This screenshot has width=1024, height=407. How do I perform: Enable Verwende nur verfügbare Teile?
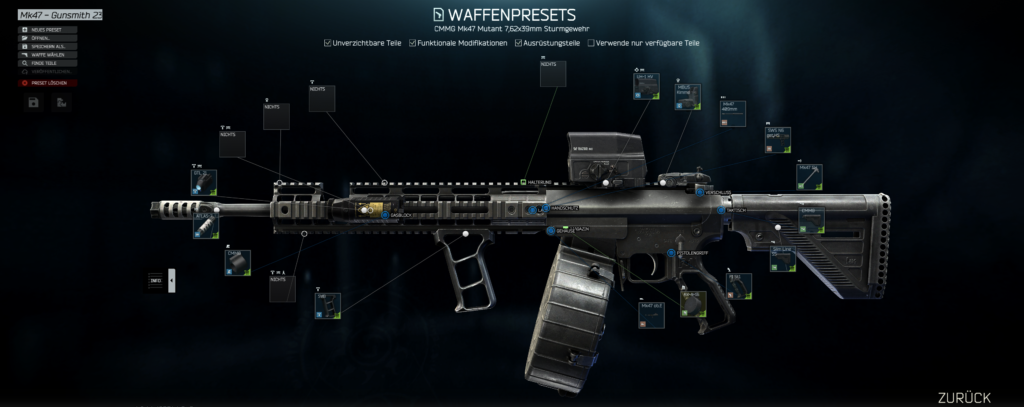(592, 43)
